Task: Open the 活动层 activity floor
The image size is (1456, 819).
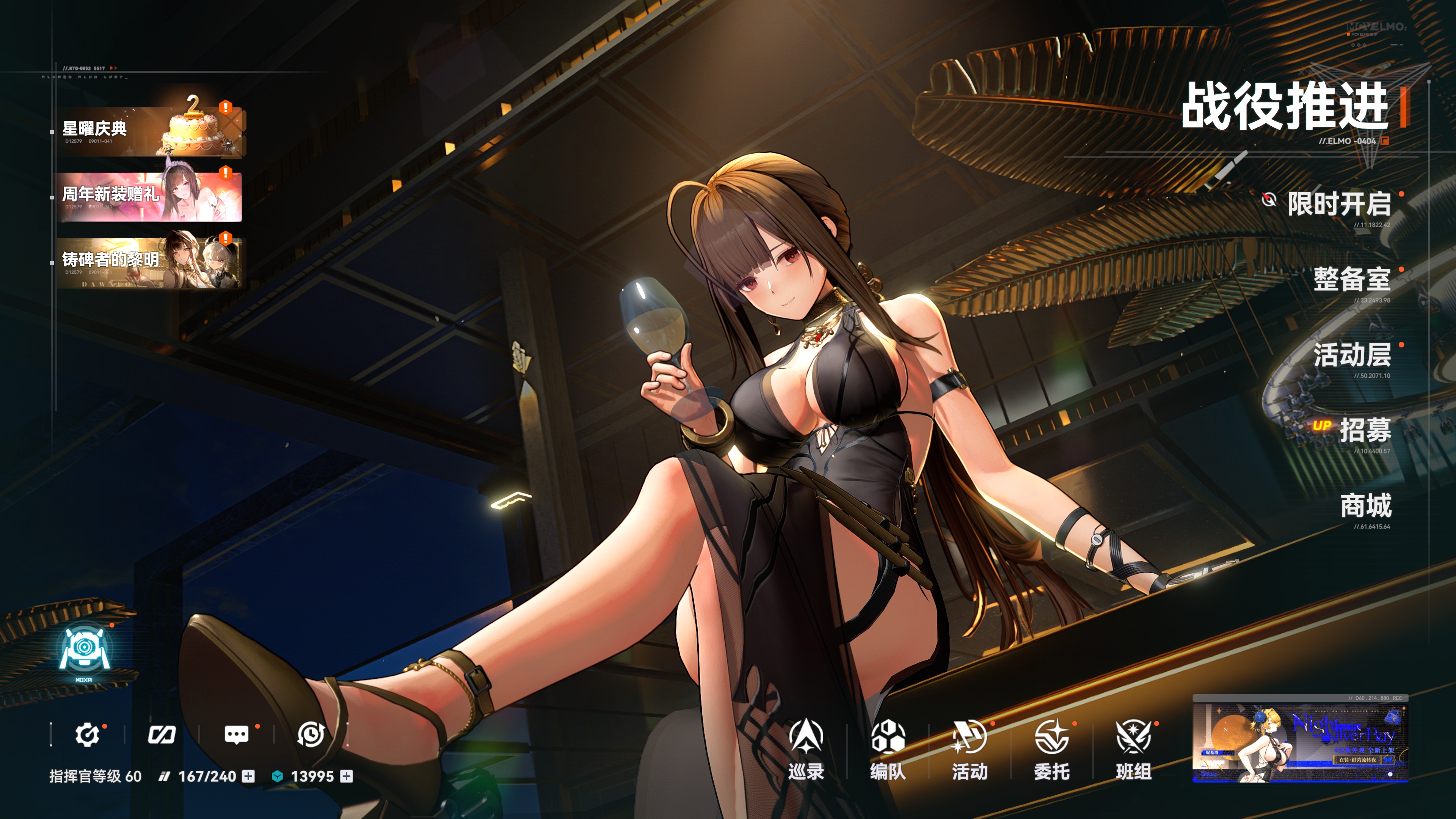Action: [1351, 355]
